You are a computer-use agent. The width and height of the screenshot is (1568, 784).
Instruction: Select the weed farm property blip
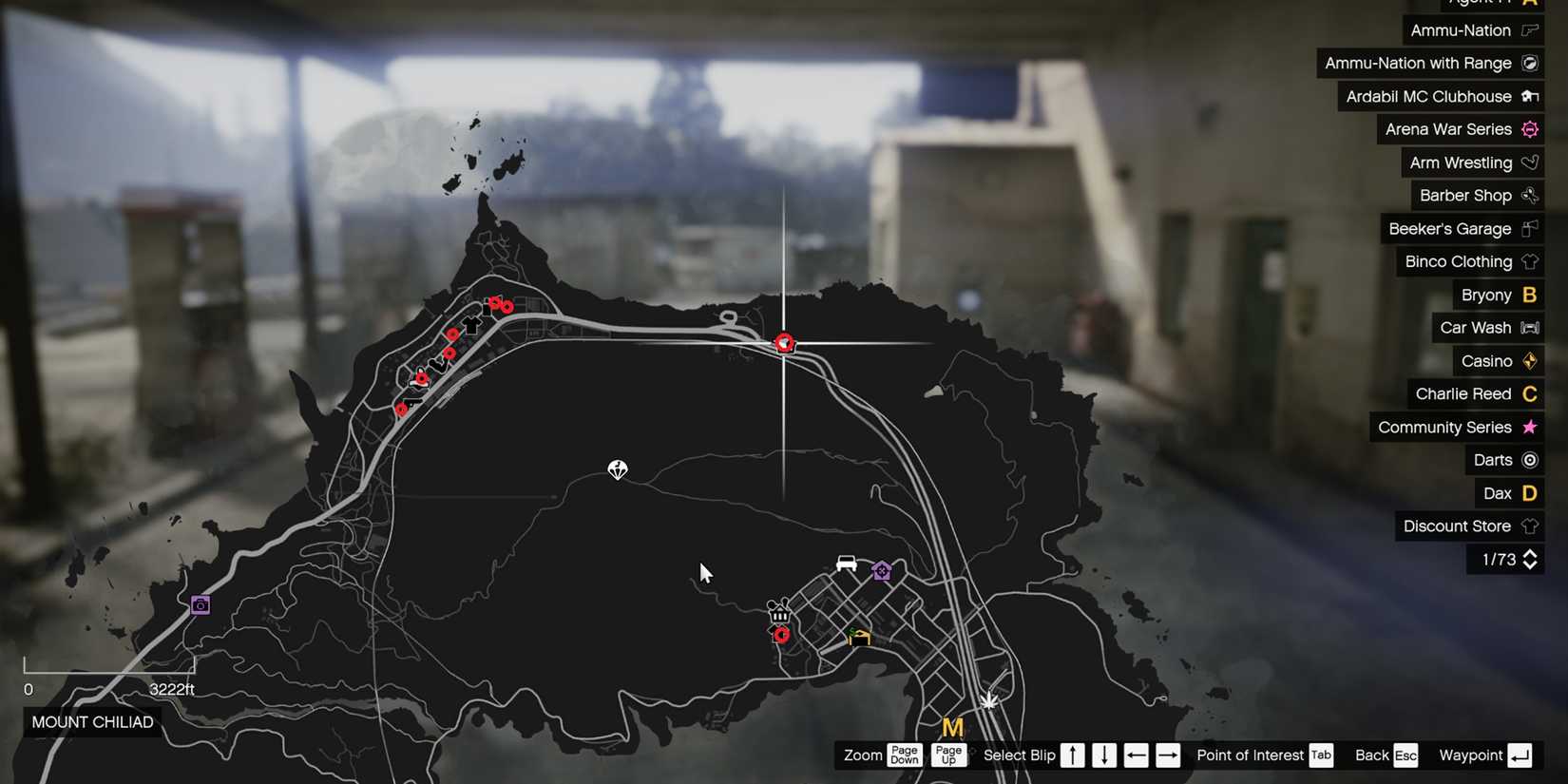click(858, 637)
